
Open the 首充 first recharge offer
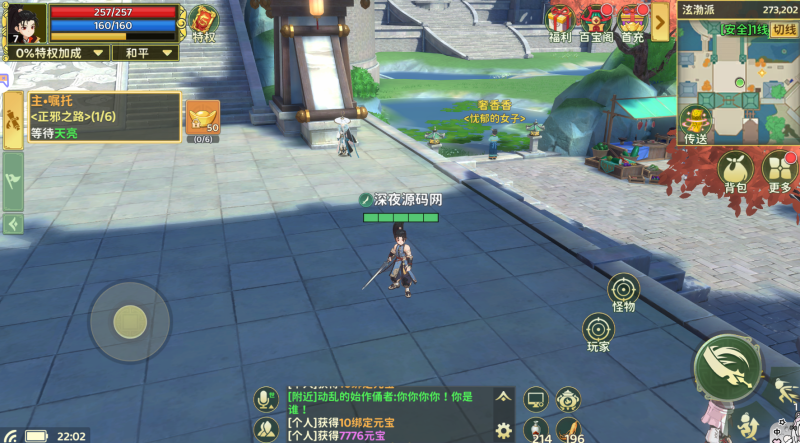coord(633,20)
